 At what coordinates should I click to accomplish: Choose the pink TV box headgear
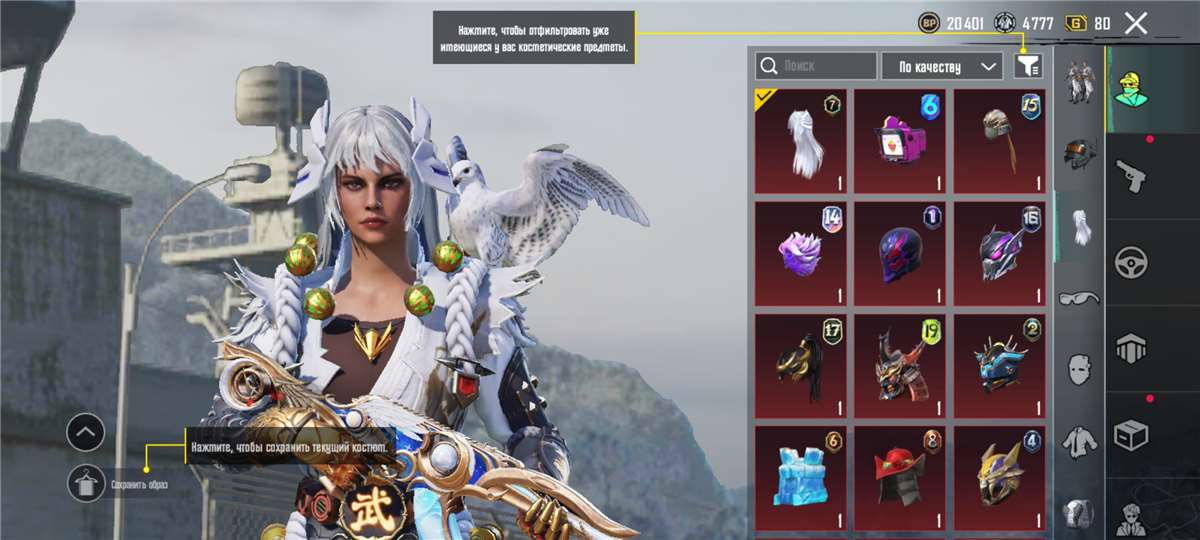point(900,141)
